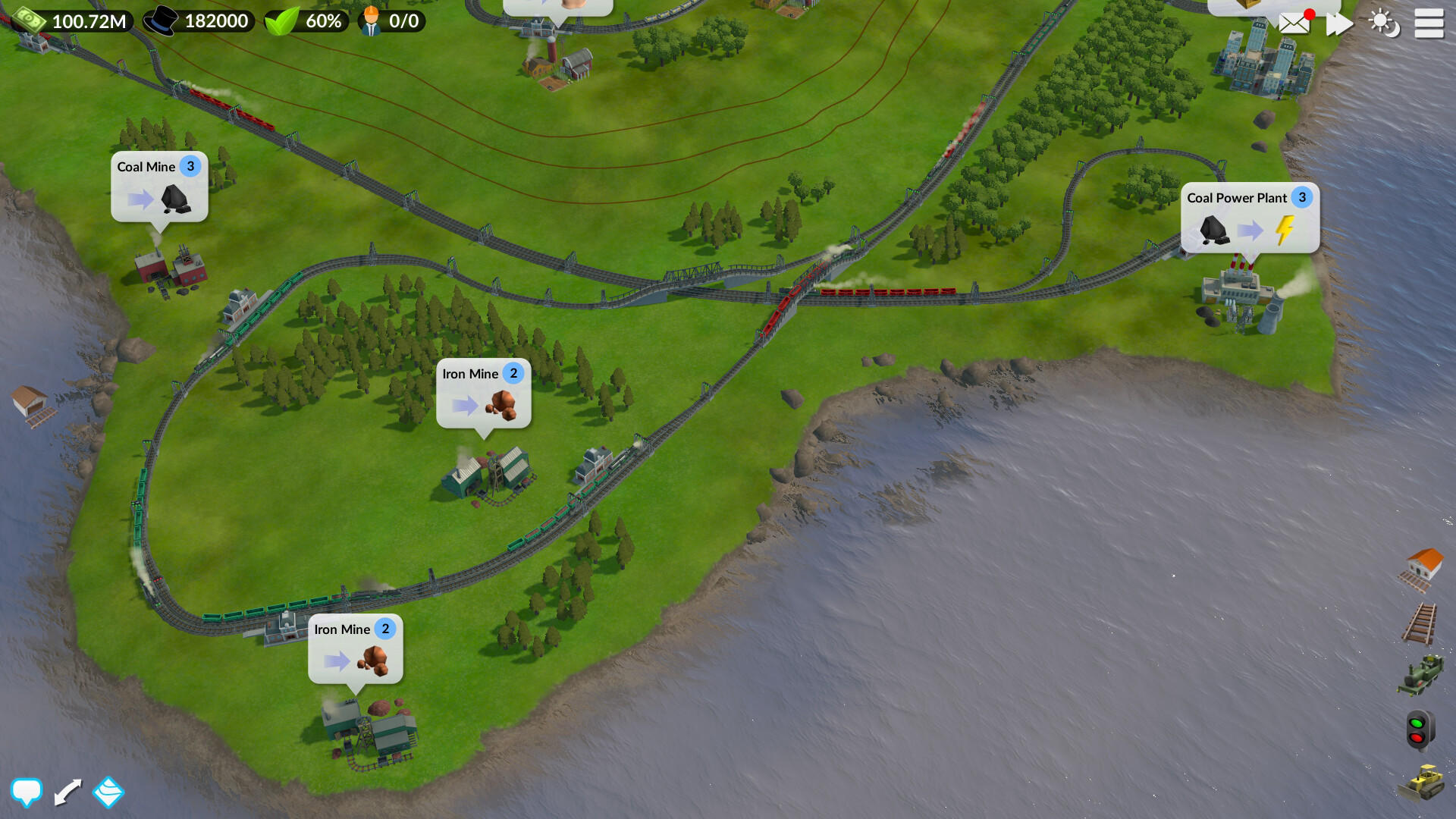Viewport: 1456px width, 819px height.
Task: Select the terrain layers tool
Action: 108,792
